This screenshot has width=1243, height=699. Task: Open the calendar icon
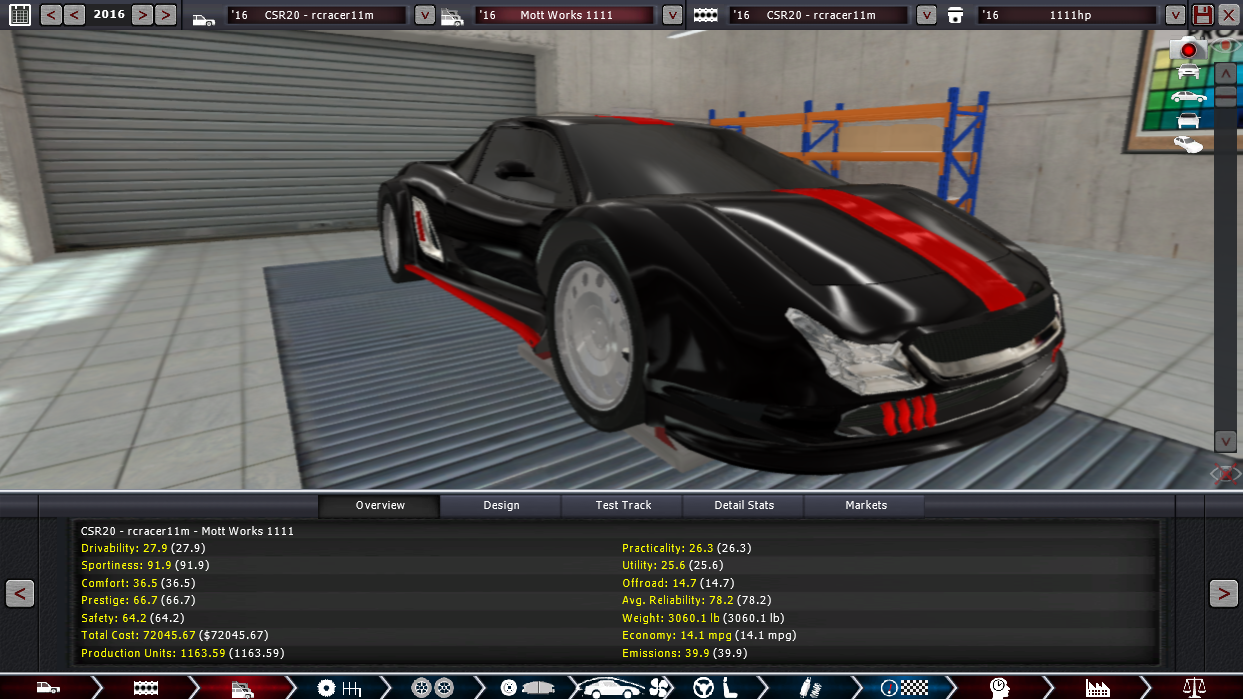(x=20, y=15)
